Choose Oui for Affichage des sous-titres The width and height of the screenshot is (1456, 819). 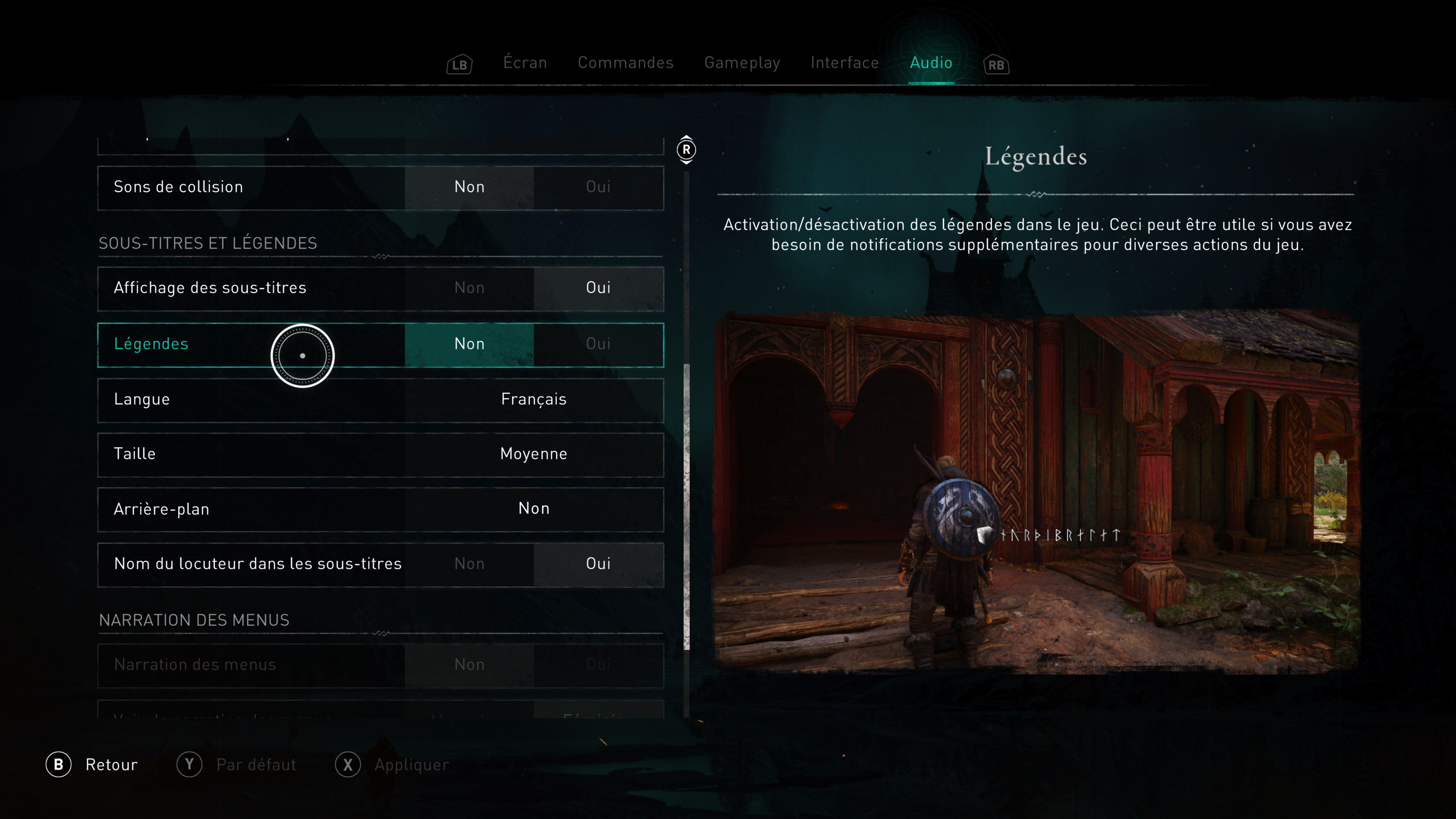tap(598, 288)
